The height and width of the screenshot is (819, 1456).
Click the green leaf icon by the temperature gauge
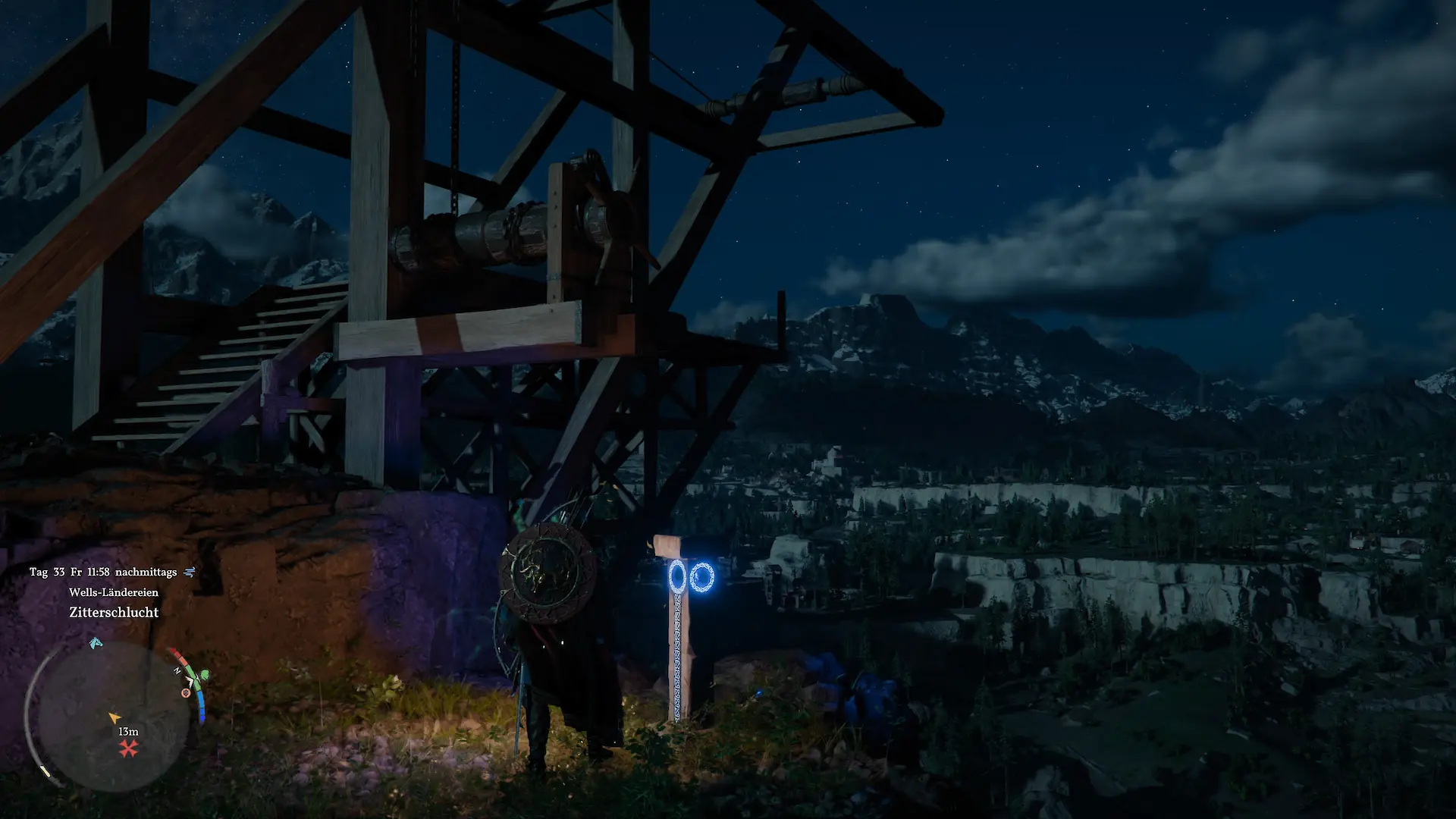tap(203, 674)
